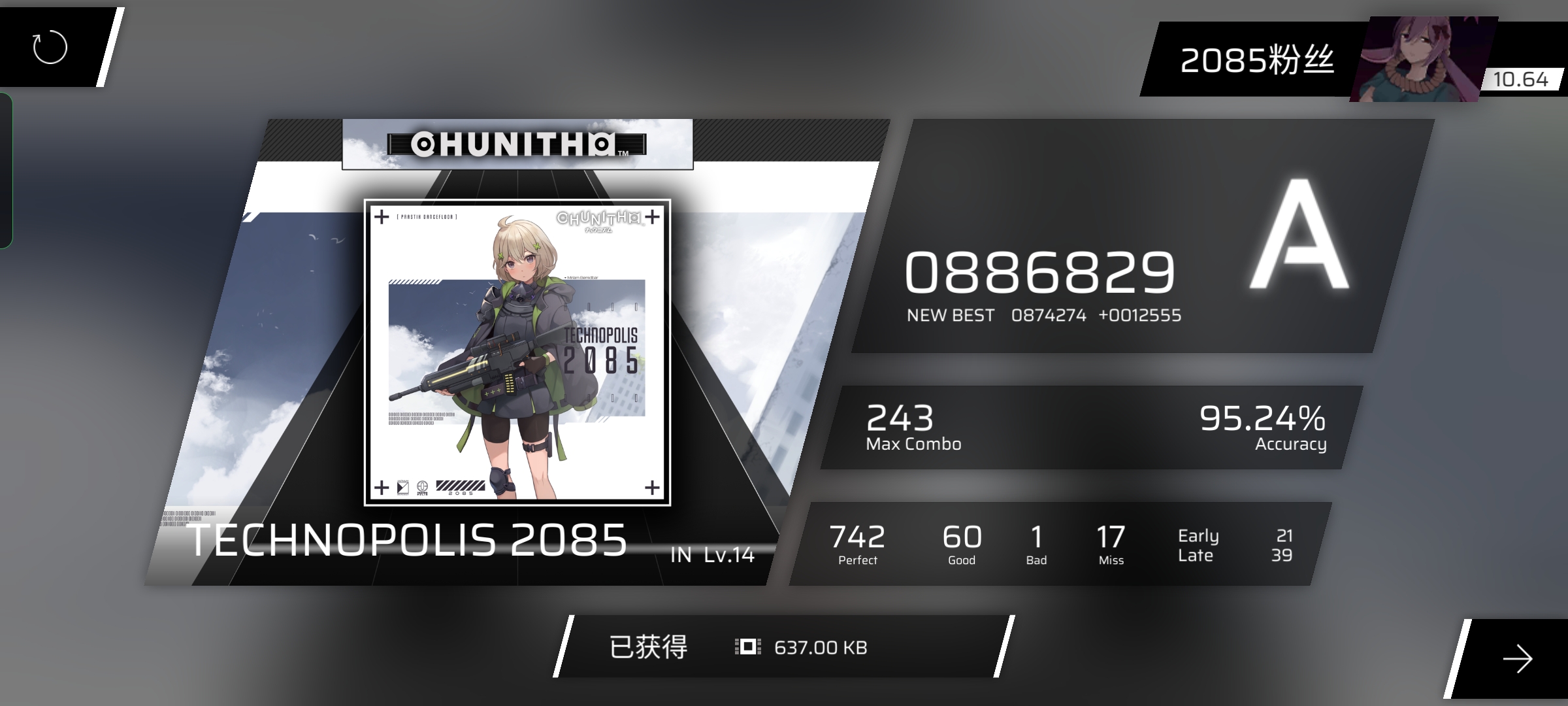Retry the song with the circular arrow button
Image resolution: width=1568 pixels, height=706 pixels.
50,48
